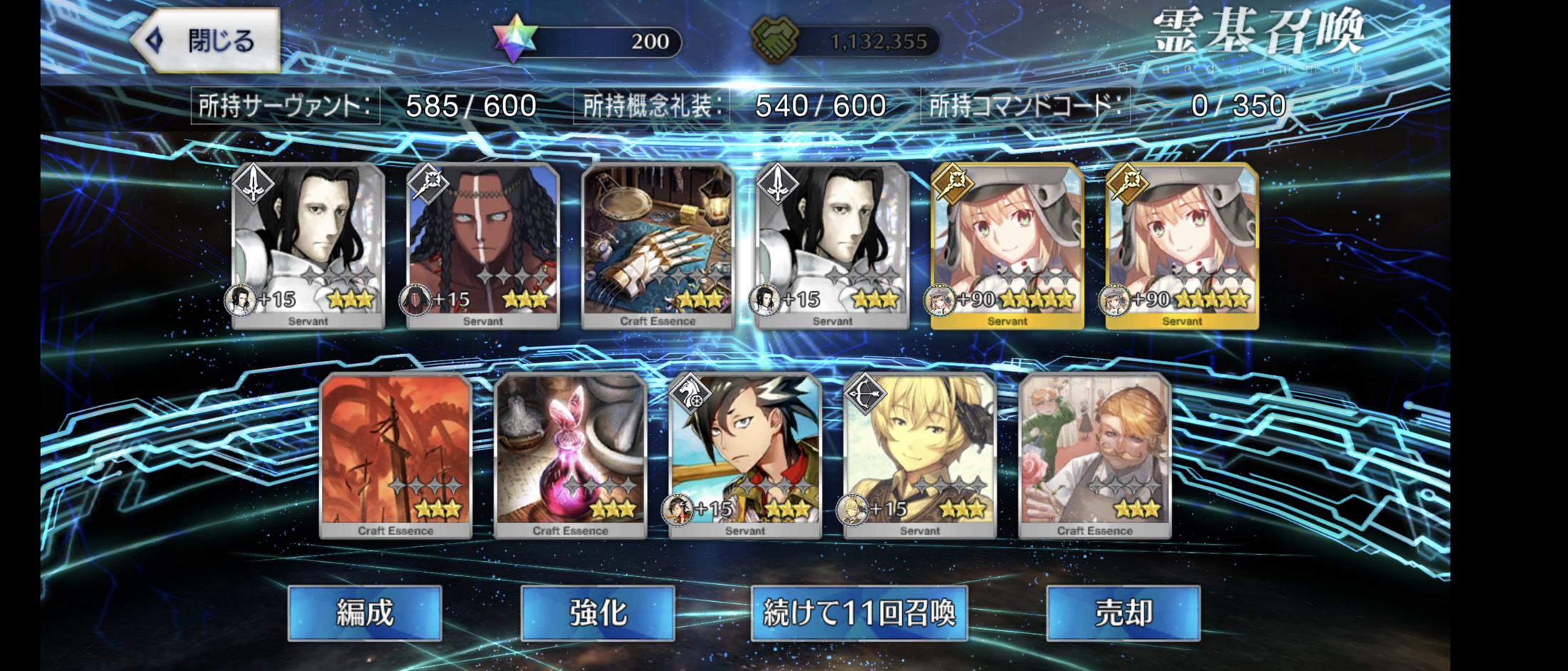Go to the 強化 enhancement screen
Screen dimensions: 1568x671
(598, 613)
